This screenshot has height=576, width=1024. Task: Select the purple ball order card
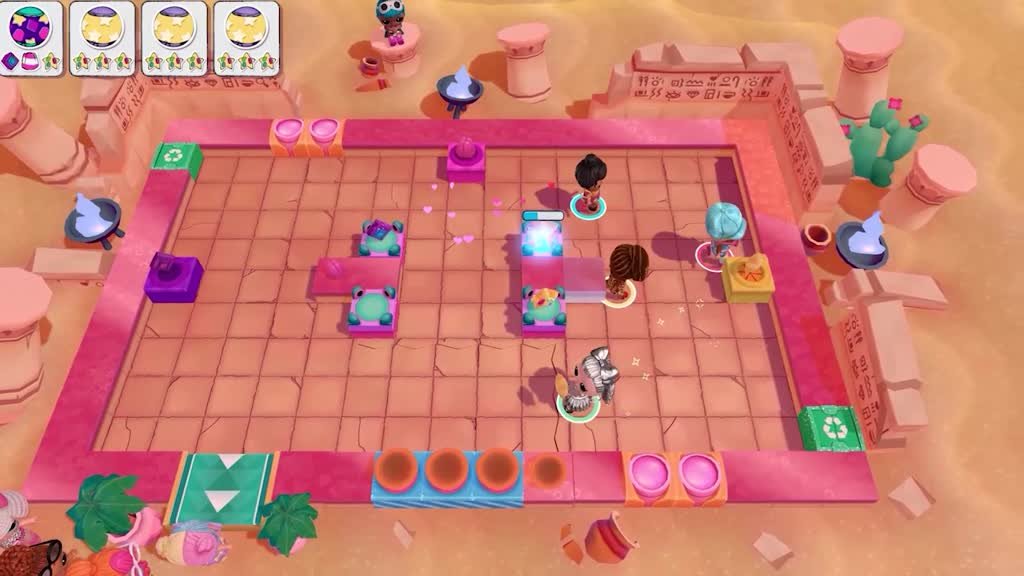[x=31, y=37]
